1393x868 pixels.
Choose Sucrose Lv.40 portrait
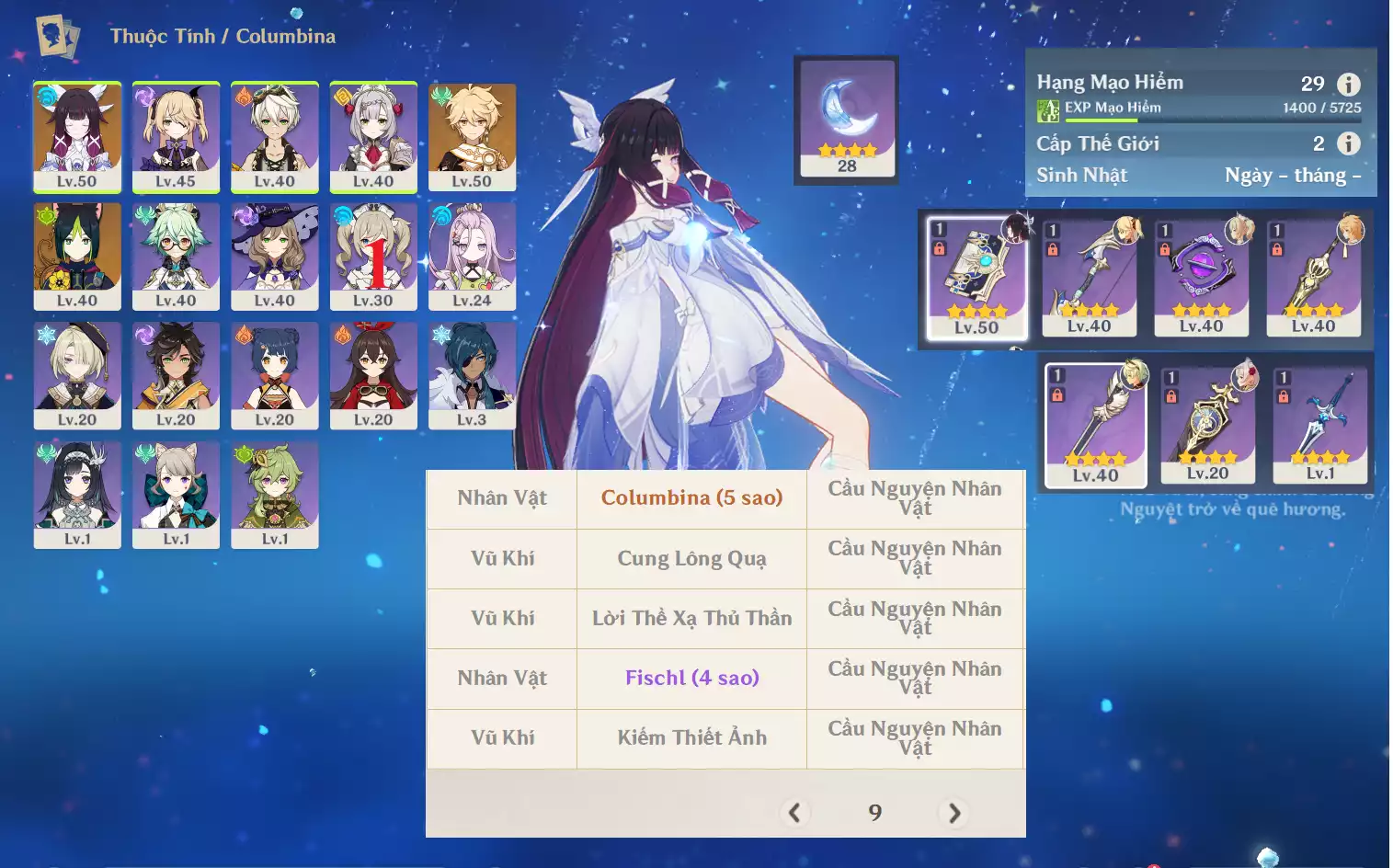point(176,256)
